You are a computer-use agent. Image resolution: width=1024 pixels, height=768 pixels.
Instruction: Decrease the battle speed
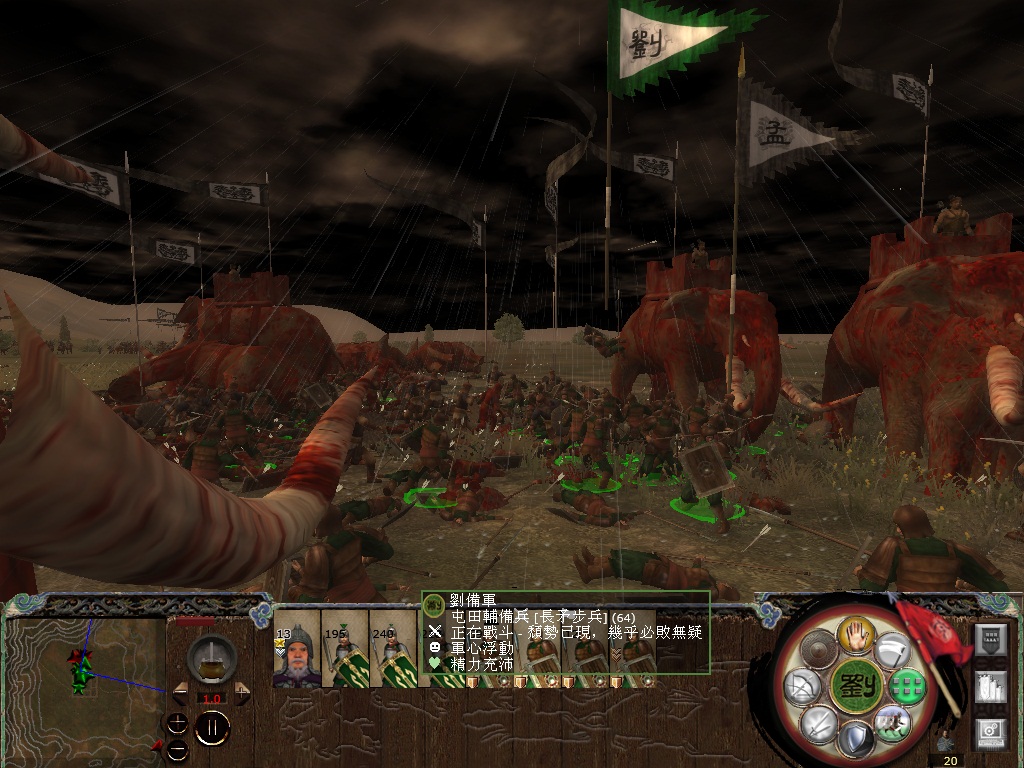pos(181,691)
